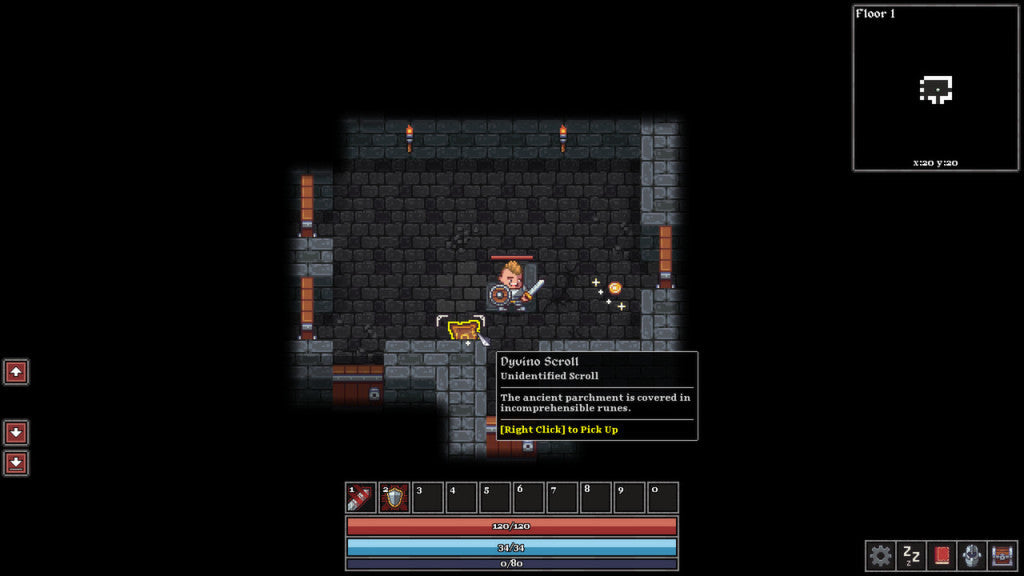Screen dimensions: 1024x576
Task: Click the red up arrow button
Action: click(x=16, y=372)
